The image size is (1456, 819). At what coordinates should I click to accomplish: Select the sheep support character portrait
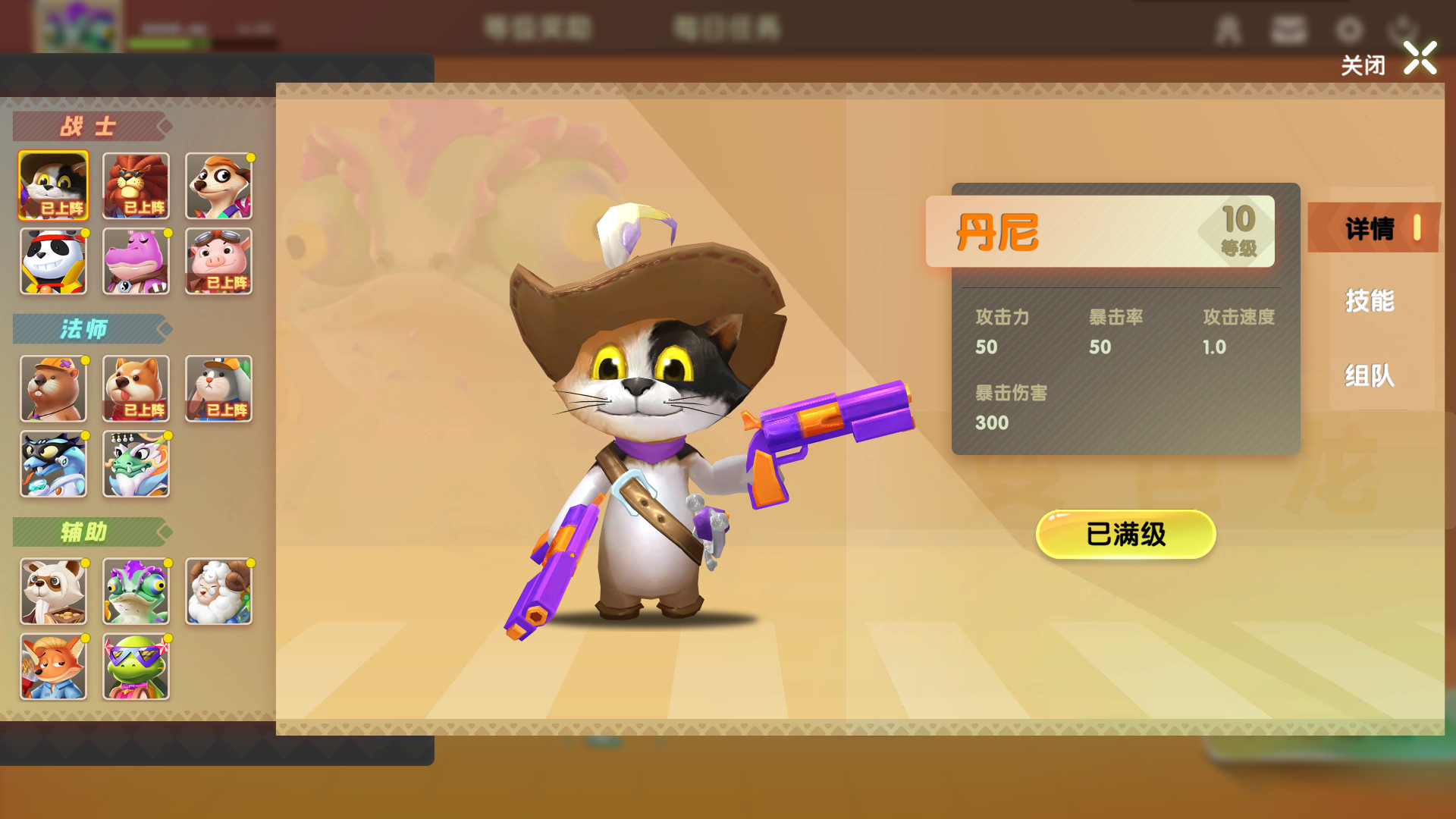point(218,591)
